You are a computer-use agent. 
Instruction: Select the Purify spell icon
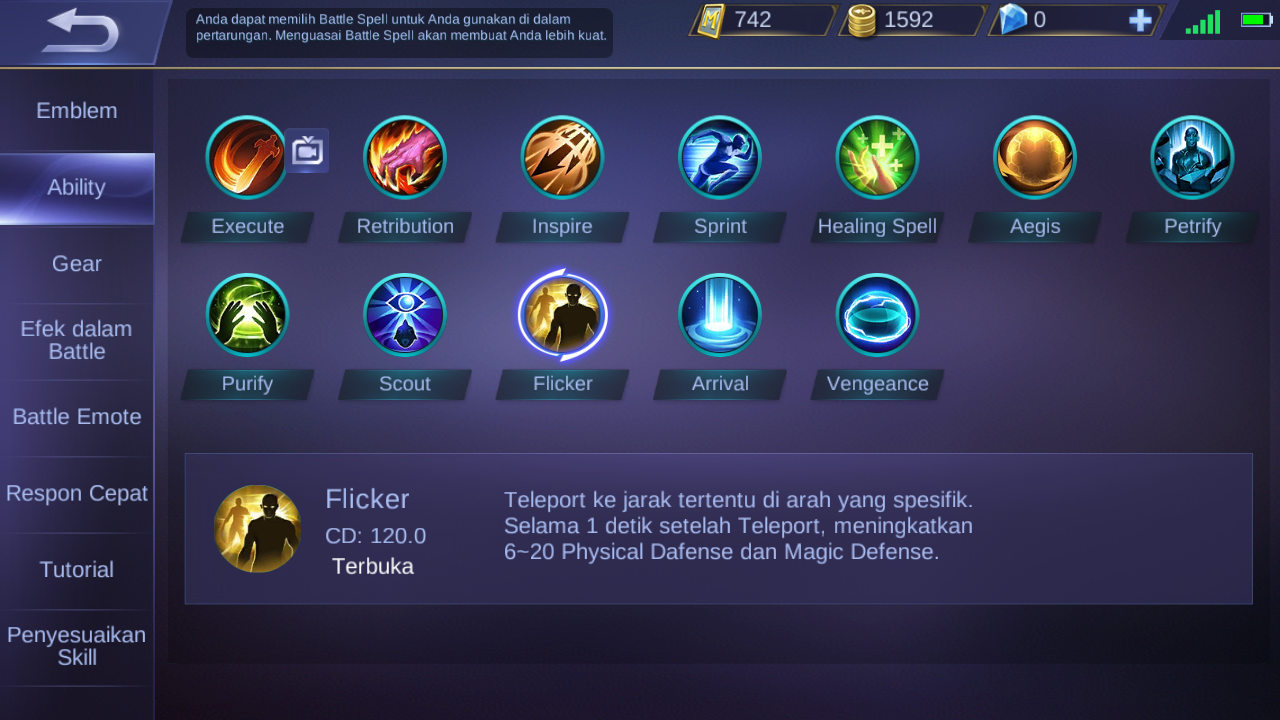click(x=247, y=315)
